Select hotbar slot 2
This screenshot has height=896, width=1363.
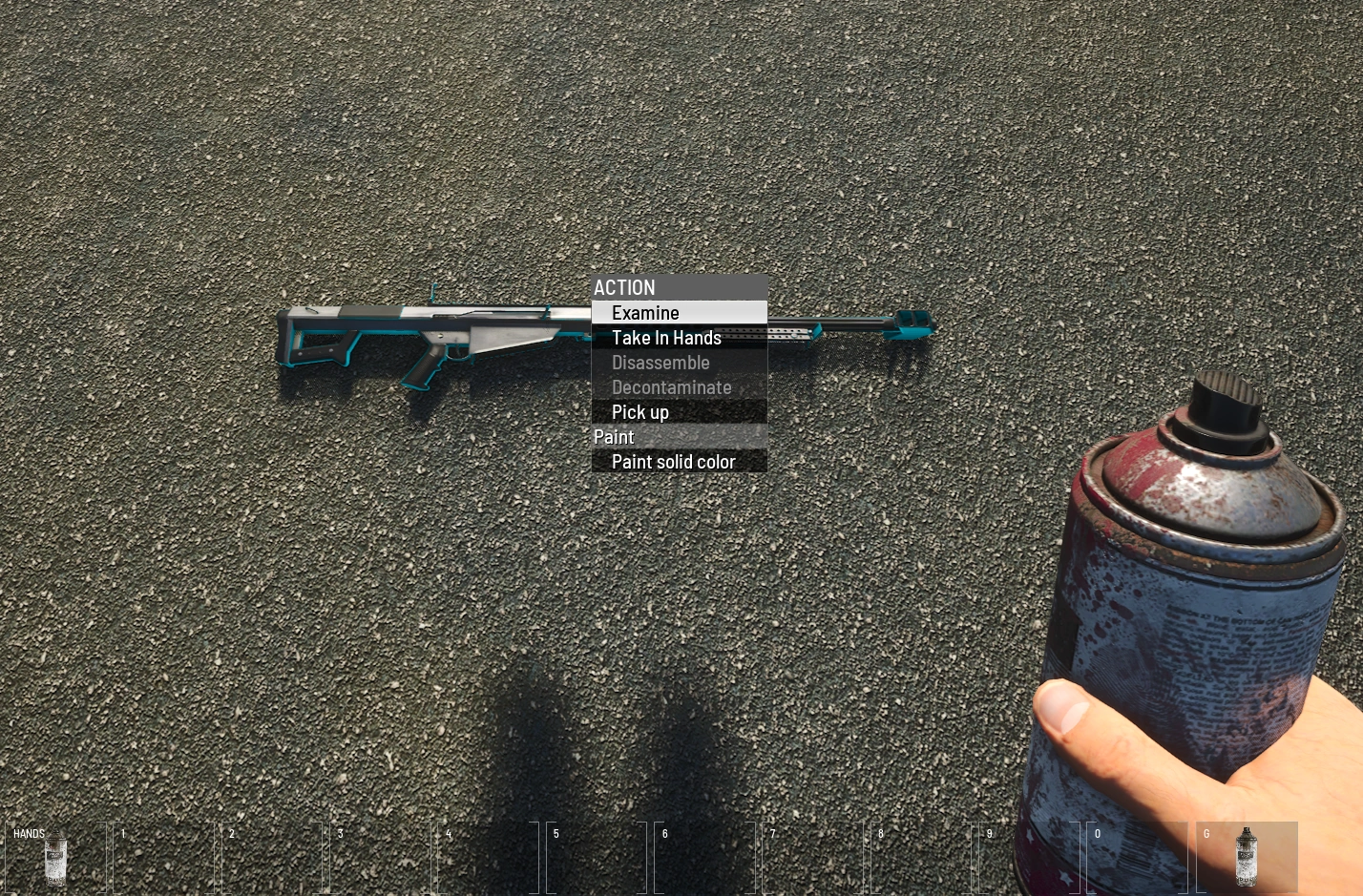pyautogui.click(x=271, y=857)
